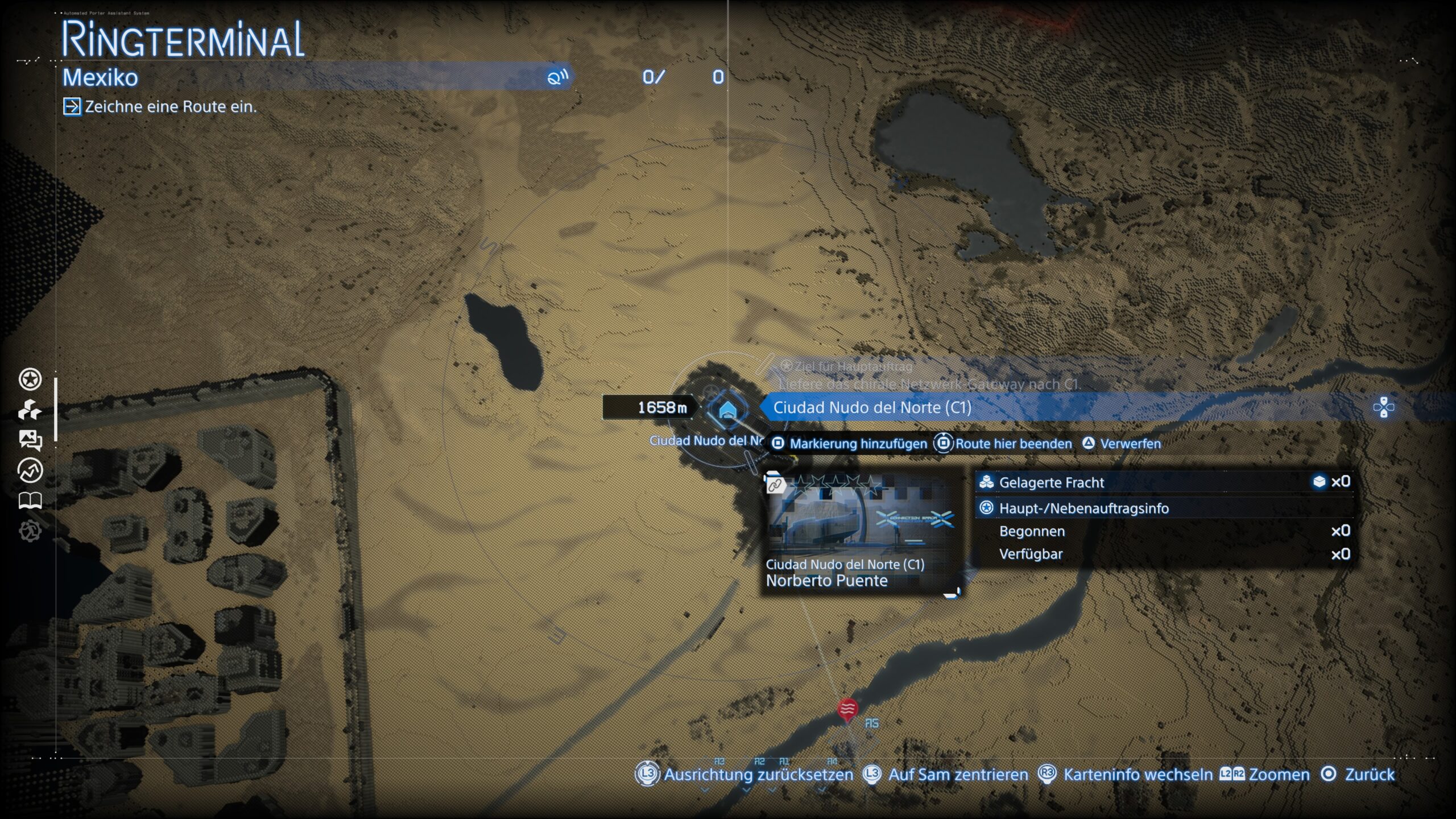Click the blue house marker for Ciudad Nudo del Norte
The width and height of the screenshot is (1456, 819).
click(x=727, y=409)
